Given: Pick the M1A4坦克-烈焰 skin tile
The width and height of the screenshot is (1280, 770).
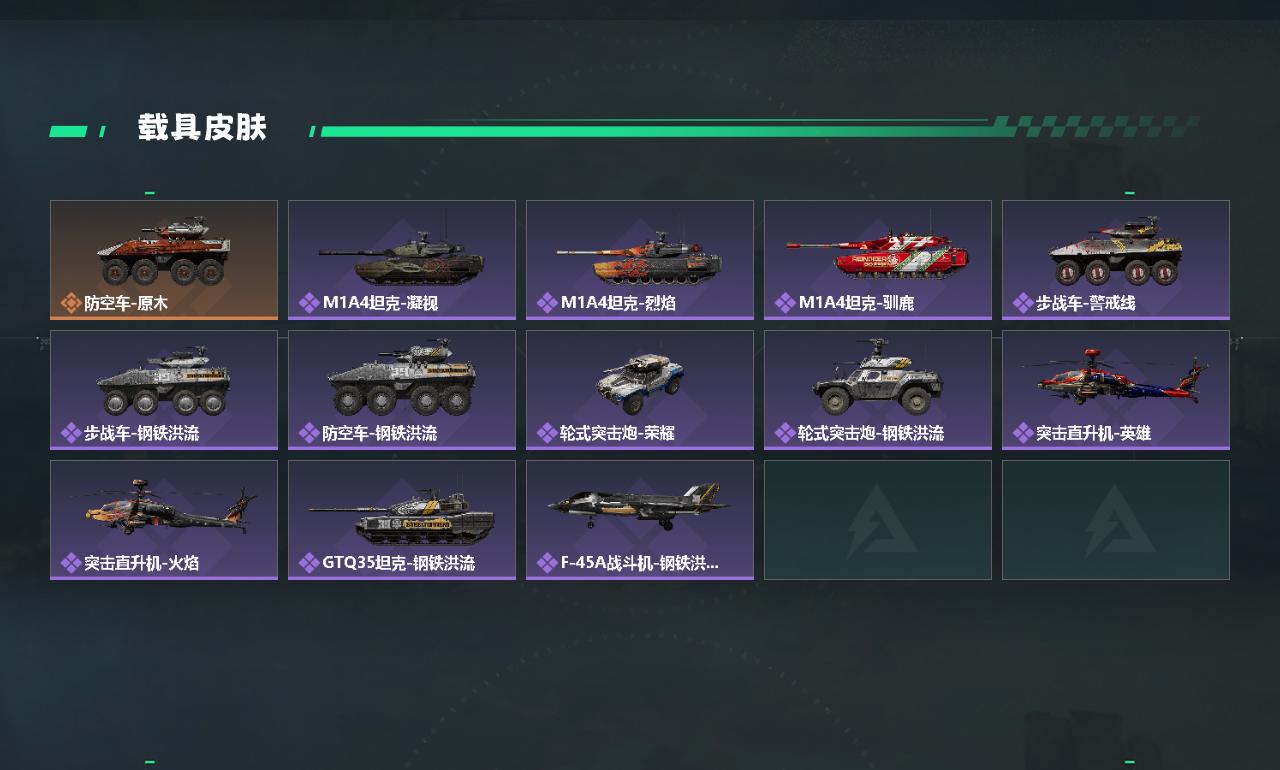Looking at the screenshot, I should [640, 259].
